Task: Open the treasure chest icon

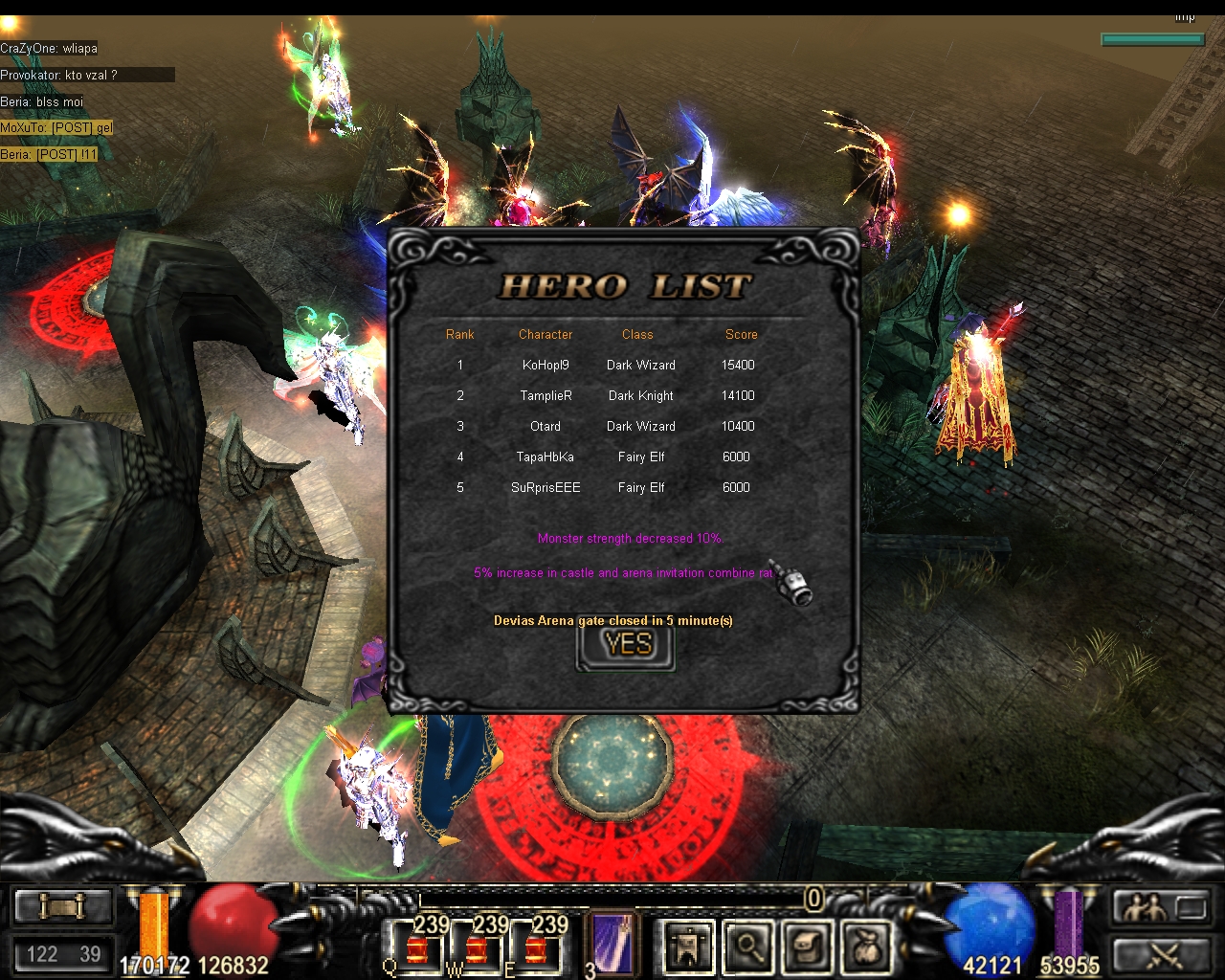Action: (808, 947)
